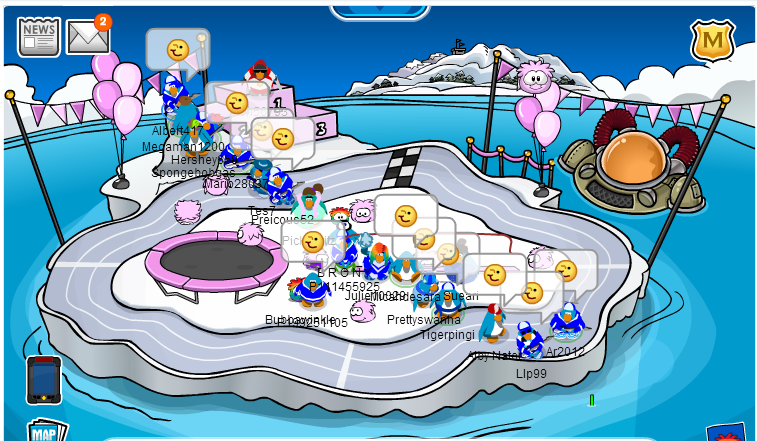This screenshot has height=441, width=757.
Task: Check the mail envelope with 2 notifications
Action: (x=87, y=38)
